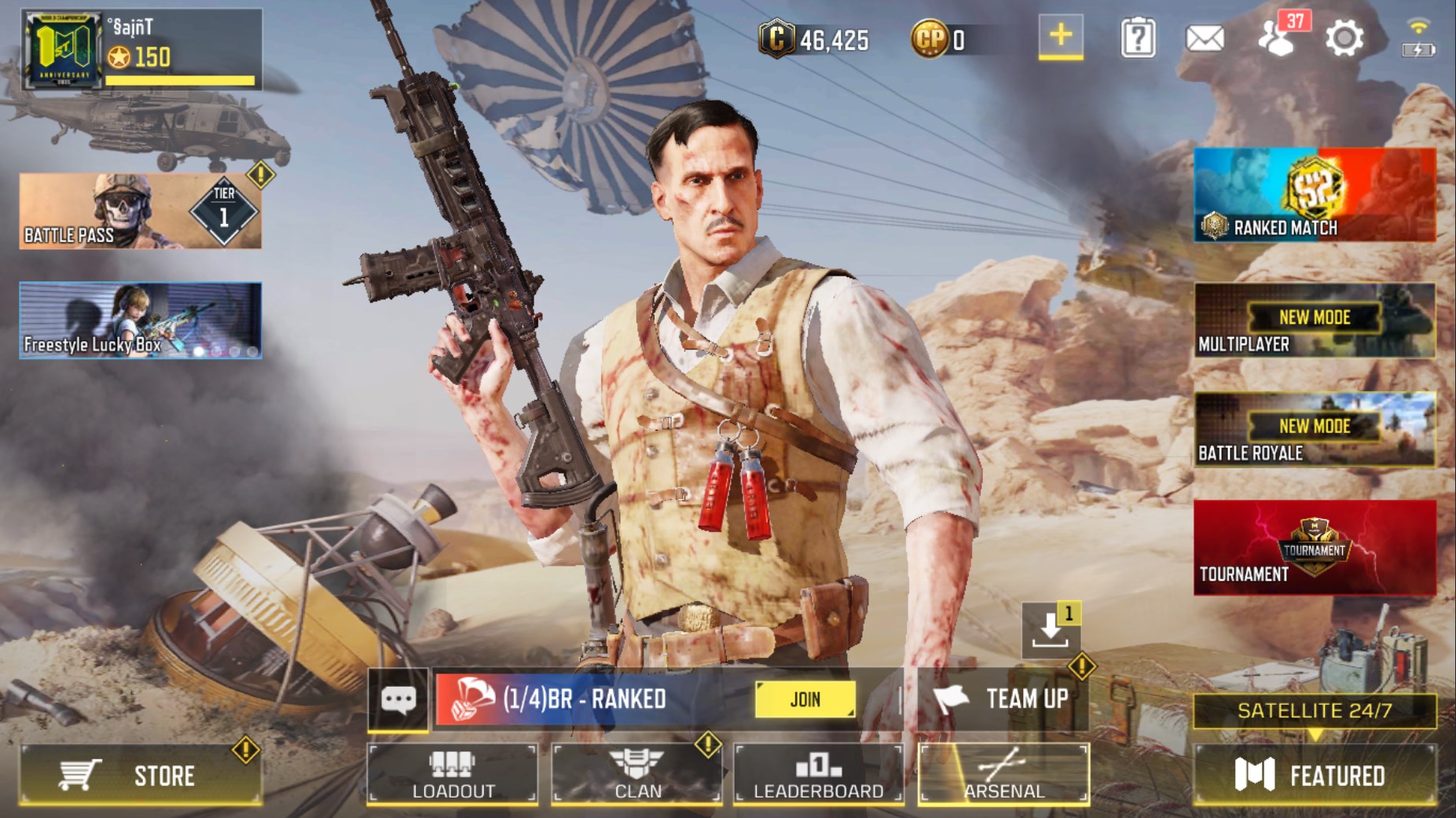
Task: Join the BR Ranked lobby
Action: coord(805,699)
